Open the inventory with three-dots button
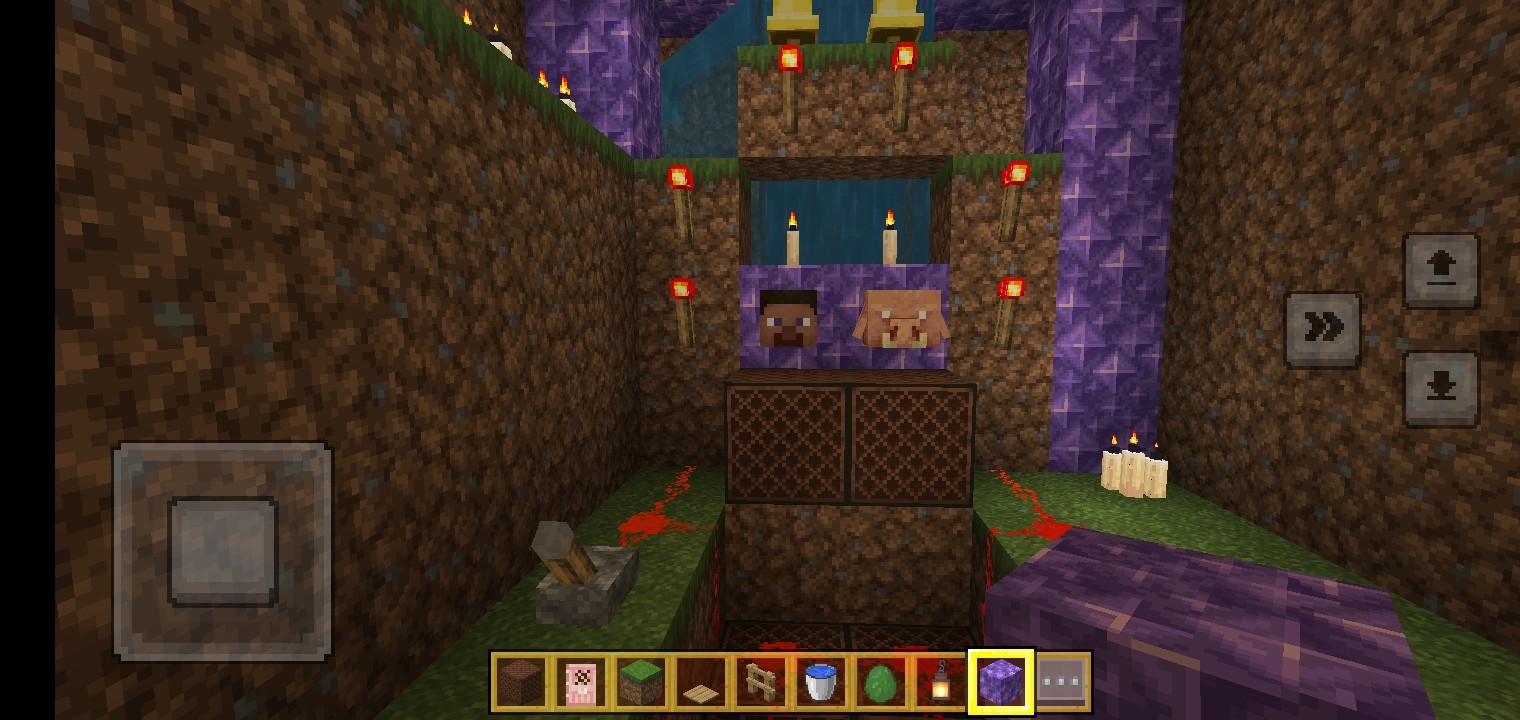Screen dimensions: 1520x720 tap(1061, 683)
